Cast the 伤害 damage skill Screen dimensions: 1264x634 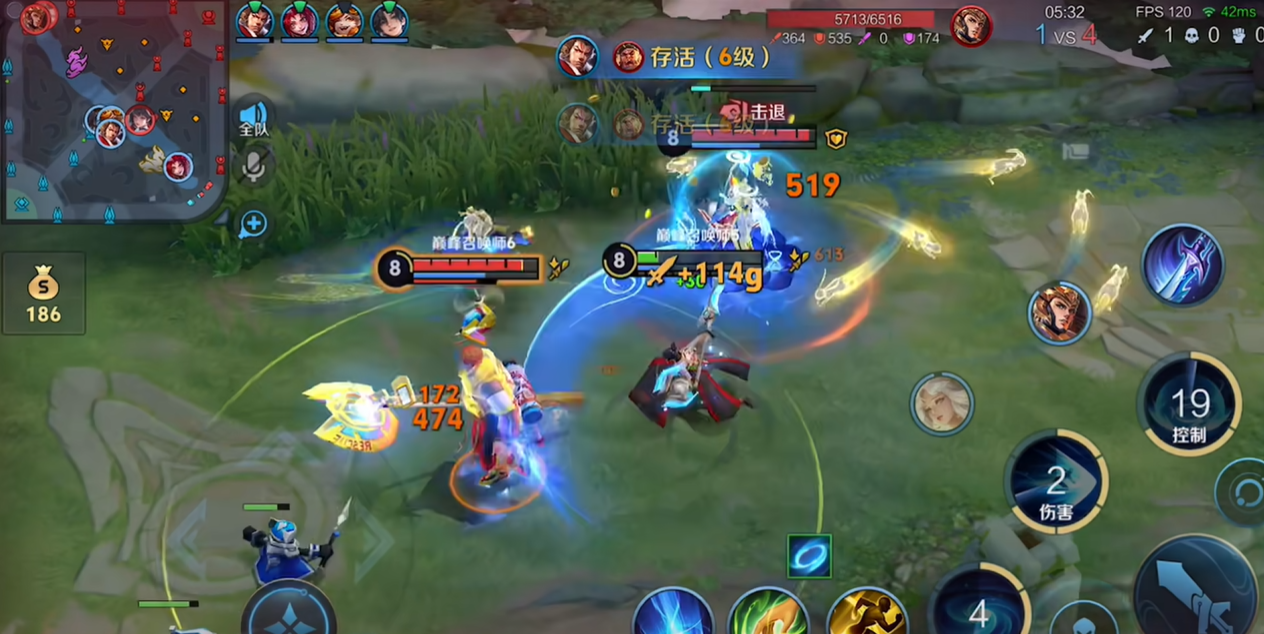pyautogui.click(x=1056, y=482)
